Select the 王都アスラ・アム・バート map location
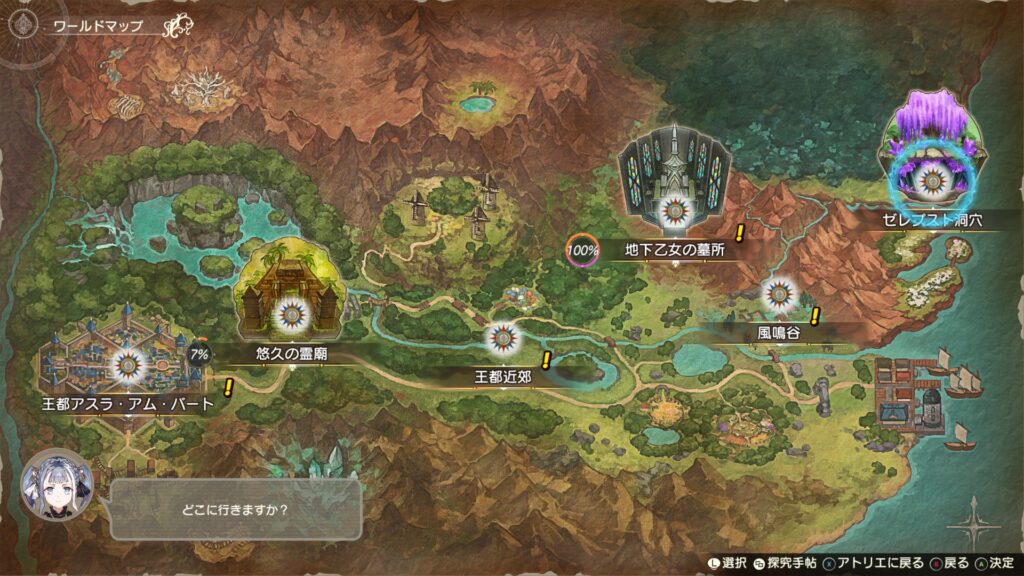 (127, 365)
